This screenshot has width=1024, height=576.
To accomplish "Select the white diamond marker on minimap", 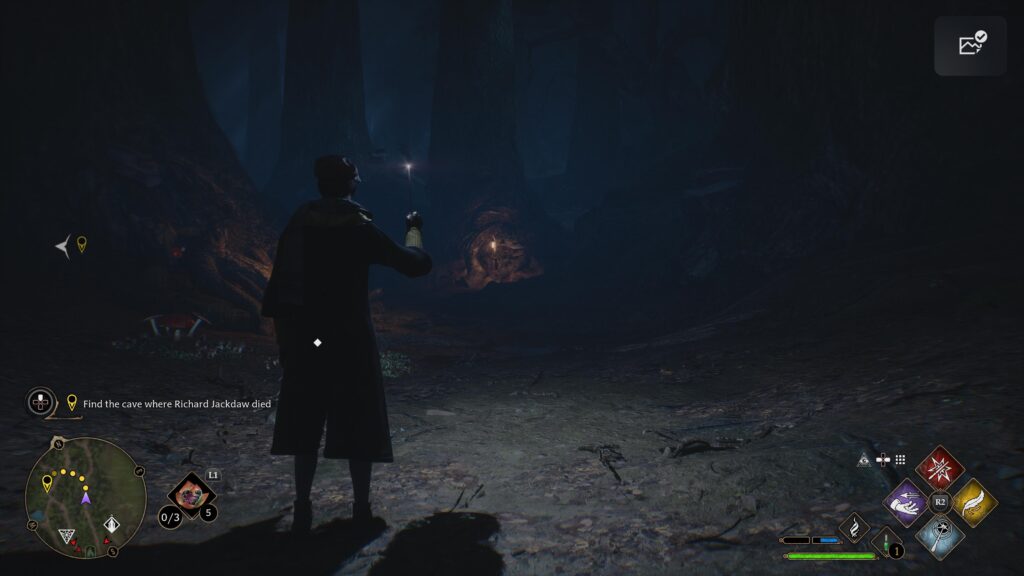I will [x=112, y=523].
